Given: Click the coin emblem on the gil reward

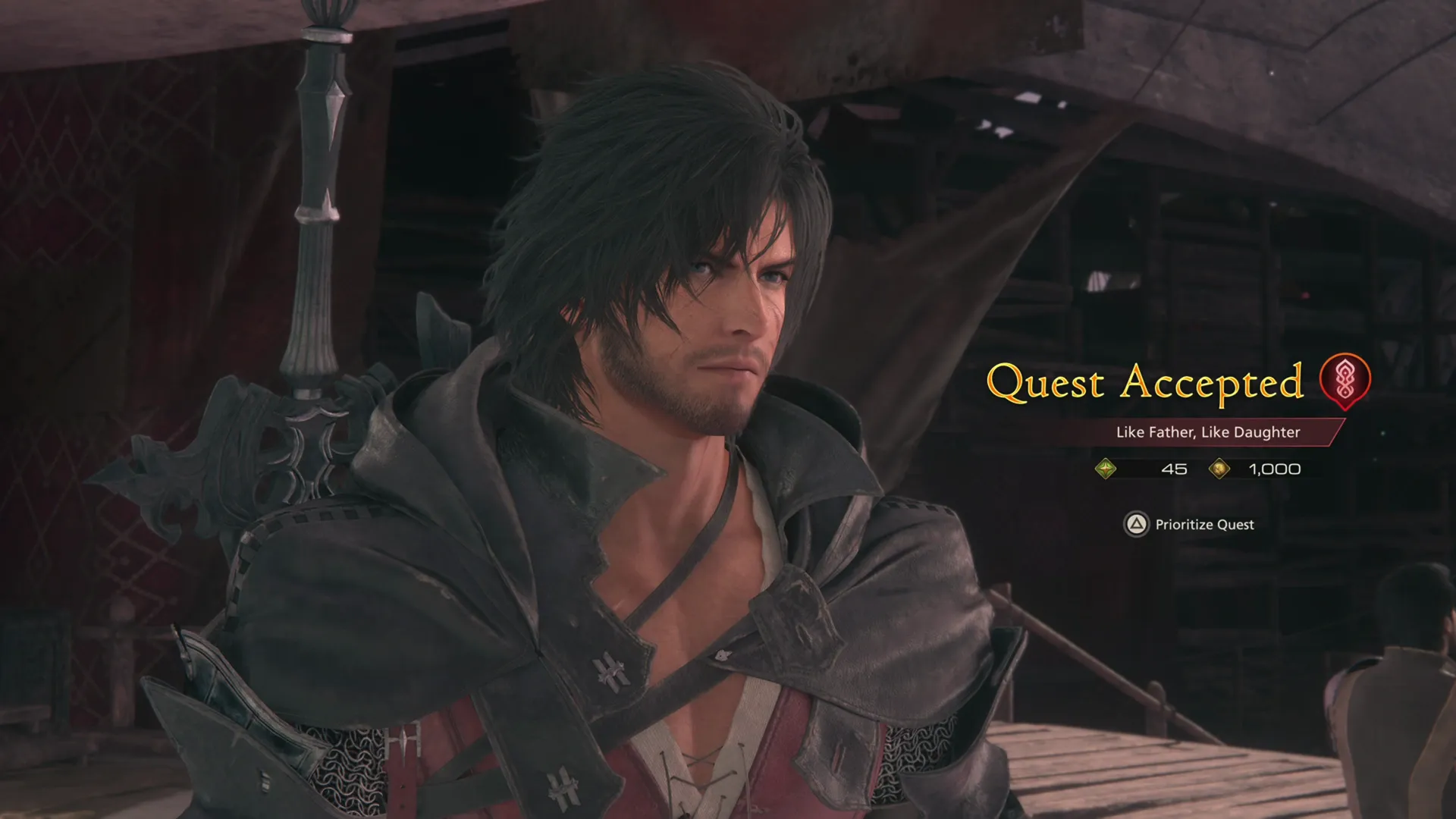Looking at the screenshot, I should pos(1220,469).
